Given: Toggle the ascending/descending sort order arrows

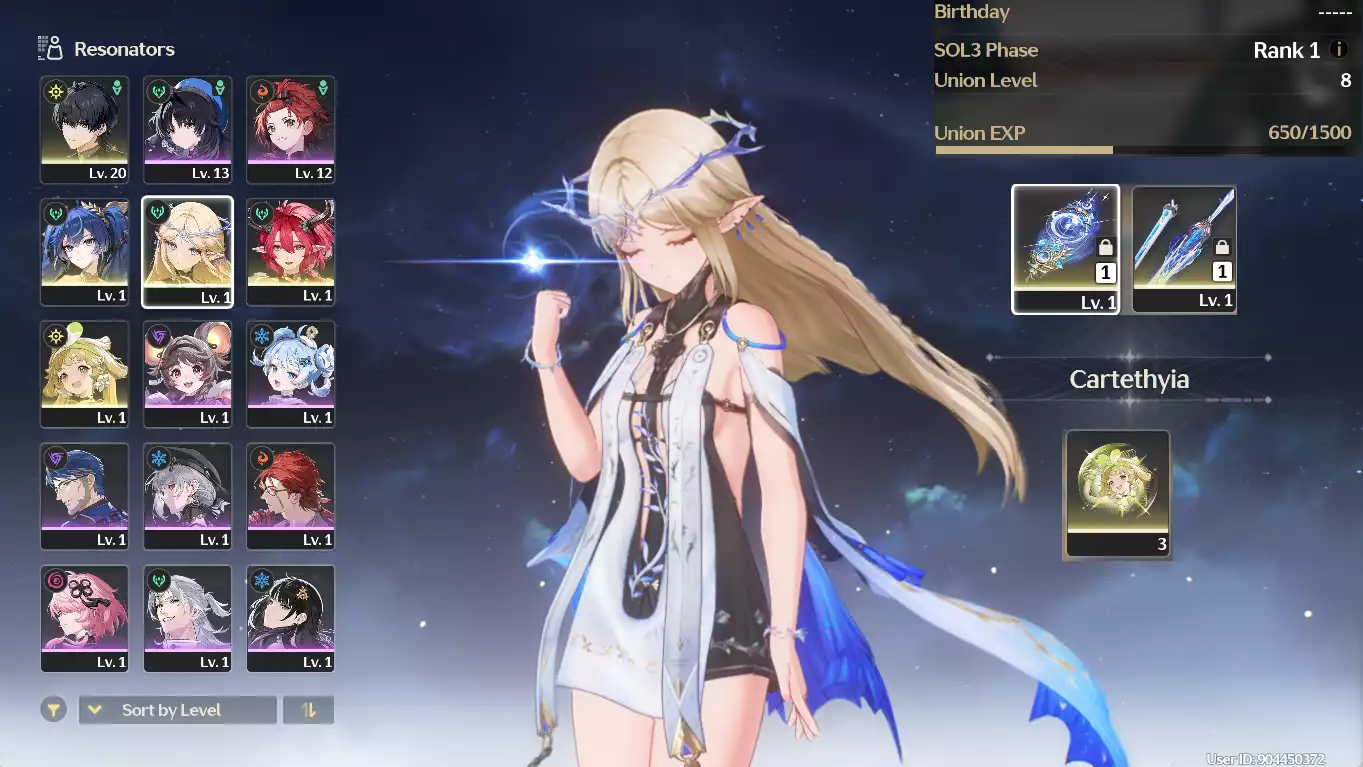Looking at the screenshot, I should [309, 710].
